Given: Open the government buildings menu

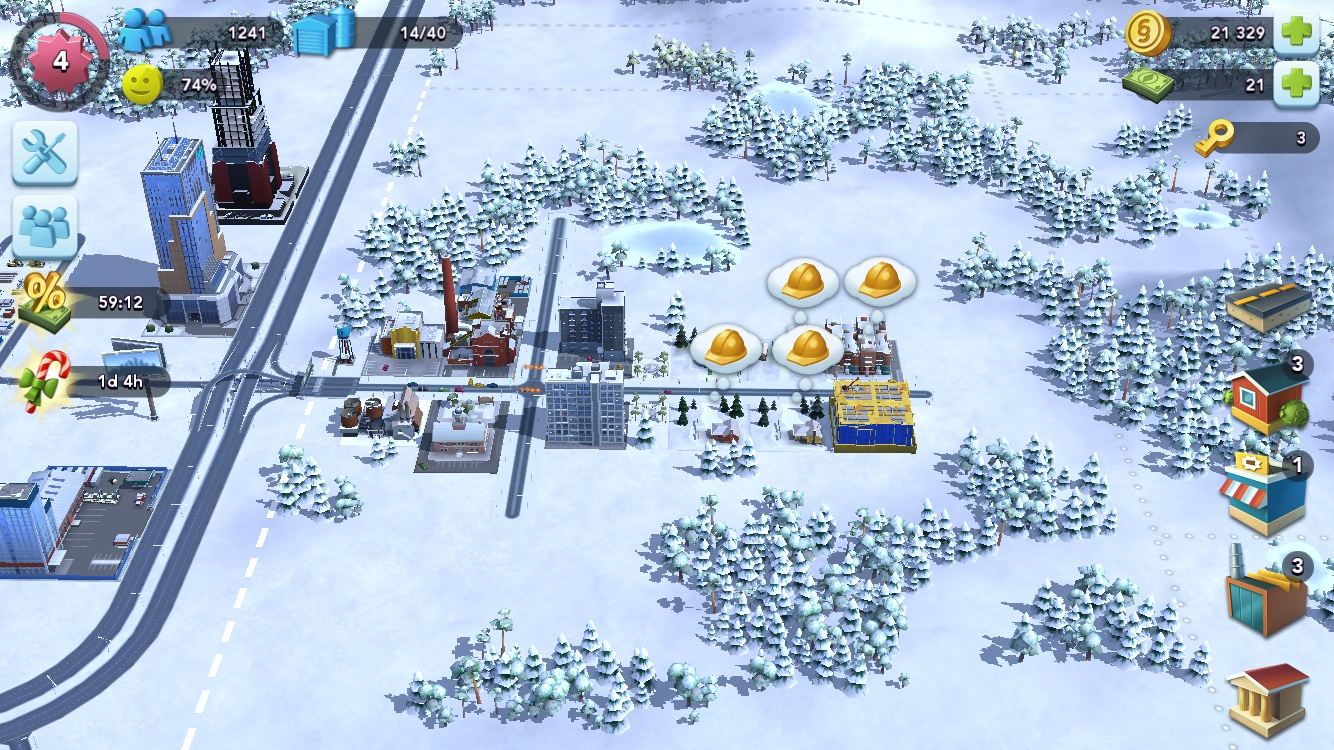Looking at the screenshot, I should coord(1267,699).
